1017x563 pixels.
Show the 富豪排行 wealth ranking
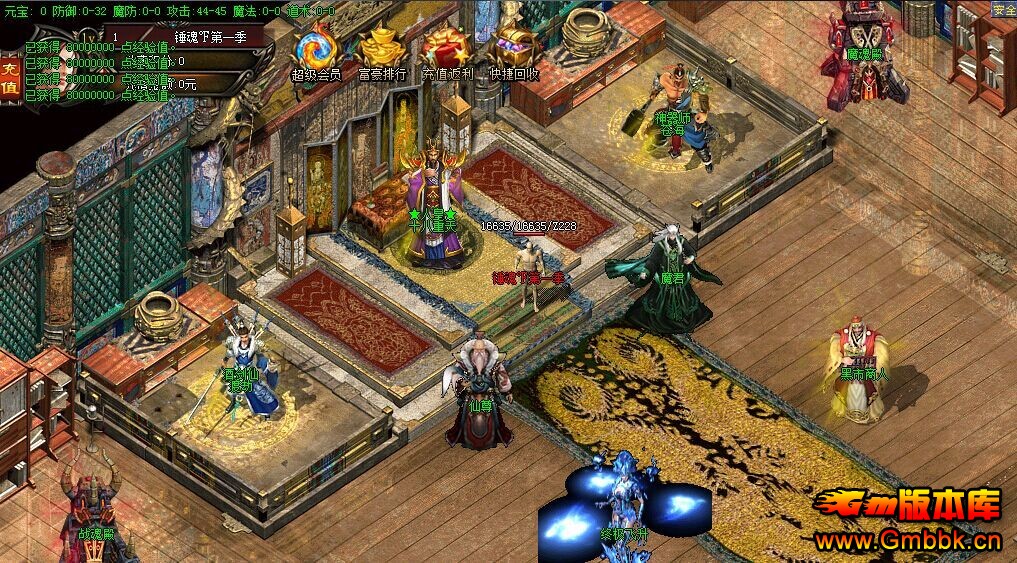(382, 50)
